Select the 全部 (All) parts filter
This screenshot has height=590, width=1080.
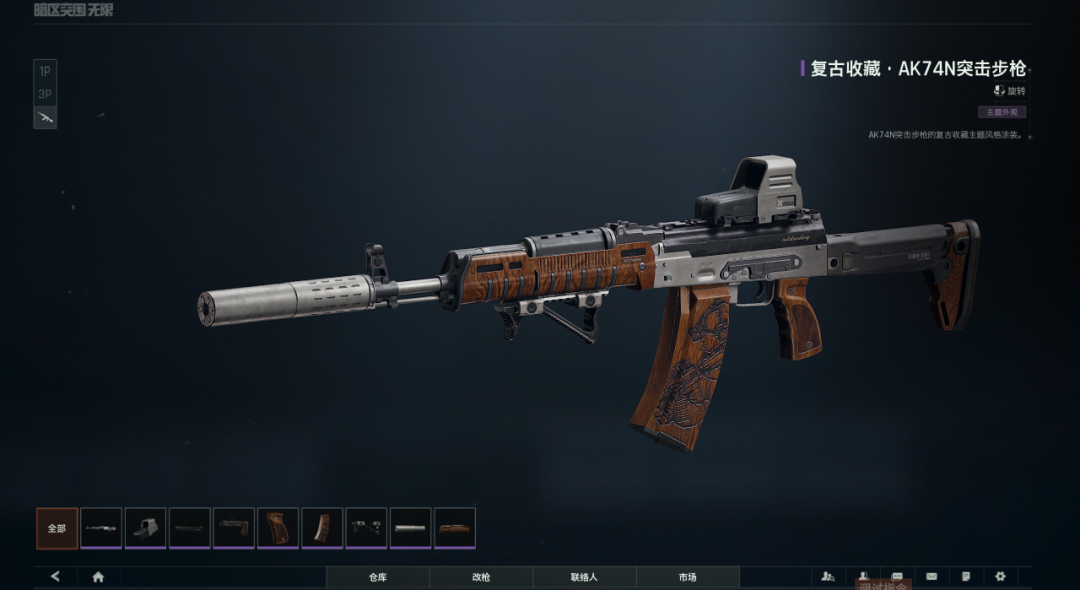pyautogui.click(x=57, y=528)
